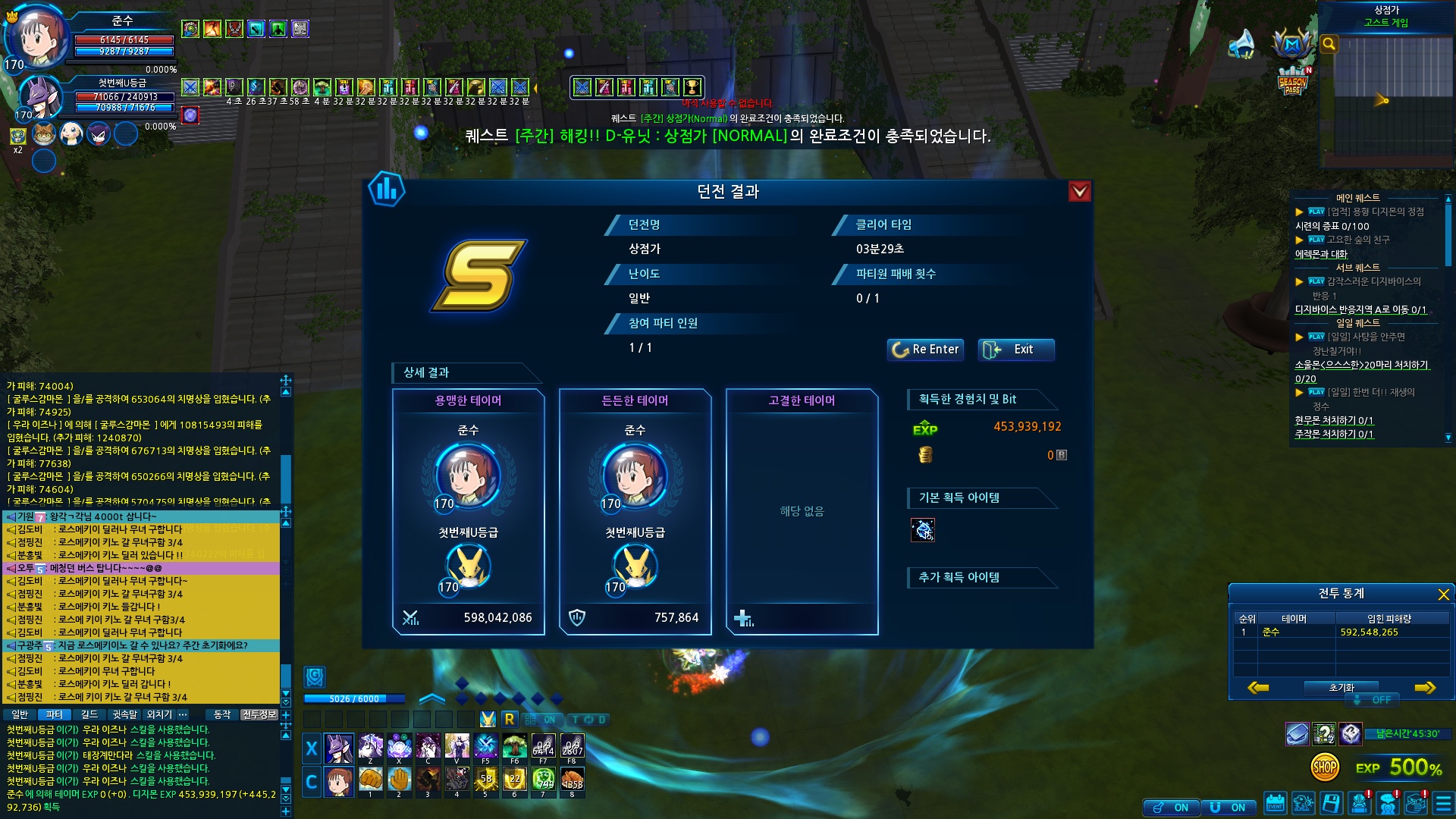
Task: Use the roast meat item in slot 8
Action: point(572,780)
